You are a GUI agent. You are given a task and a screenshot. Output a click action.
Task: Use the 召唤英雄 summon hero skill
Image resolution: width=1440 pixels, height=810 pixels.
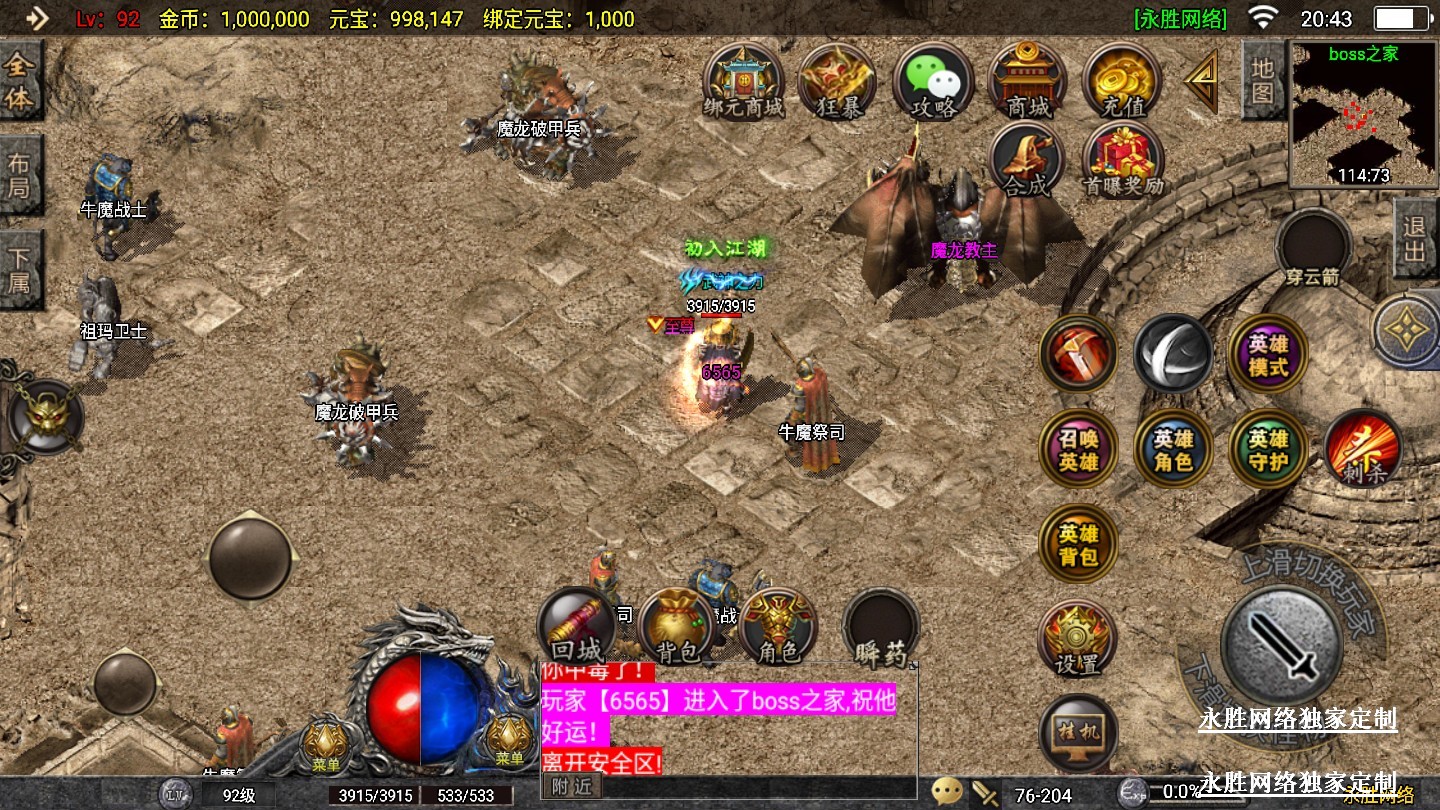click(x=1078, y=448)
